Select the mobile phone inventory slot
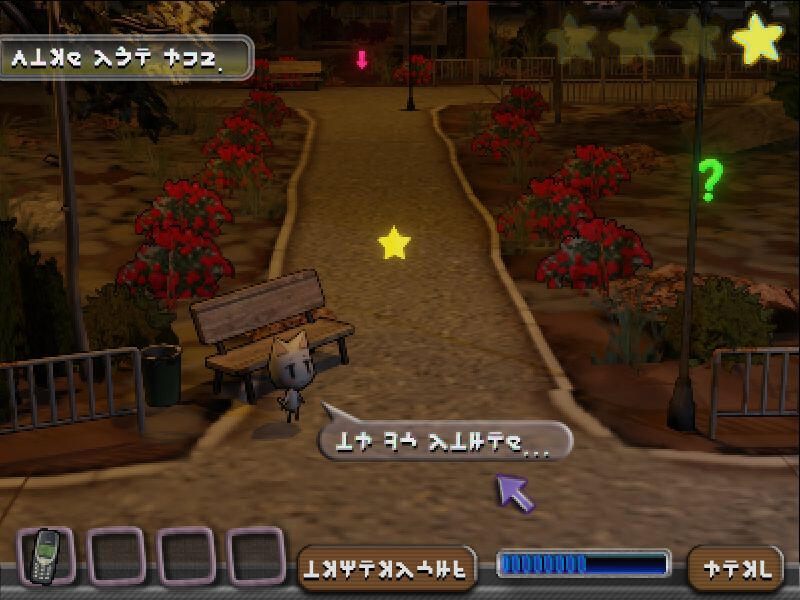This screenshot has height=600, width=800. pos(46,555)
